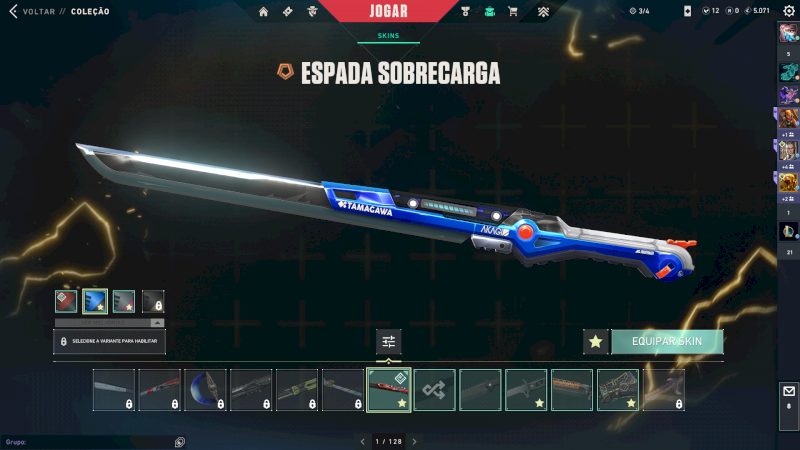Go to the previous skin page arrow
The width and height of the screenshot is (800, 450).
pyautogui.click(x=363, y=441)
